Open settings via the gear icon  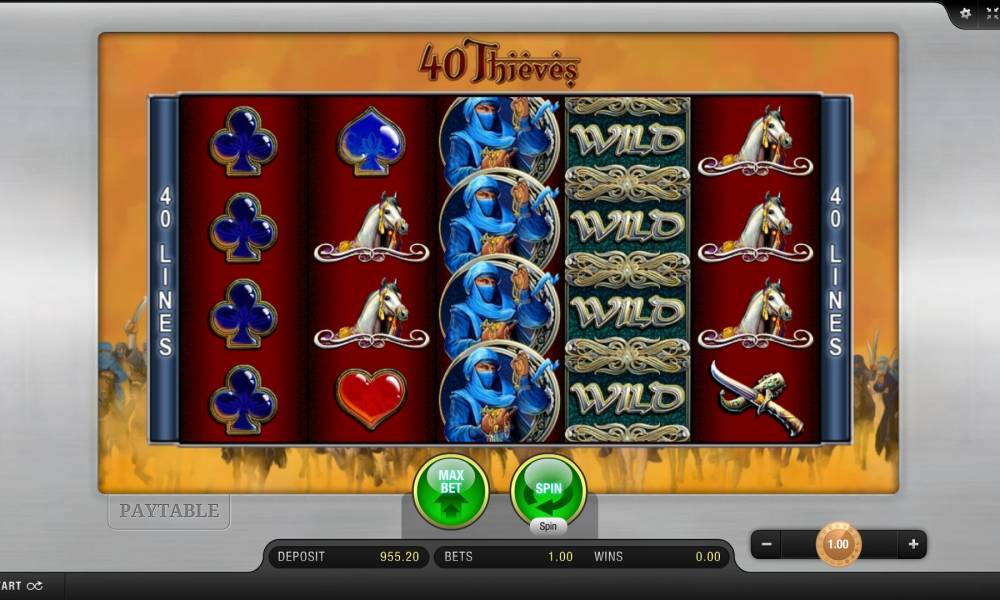click(965, 13)
